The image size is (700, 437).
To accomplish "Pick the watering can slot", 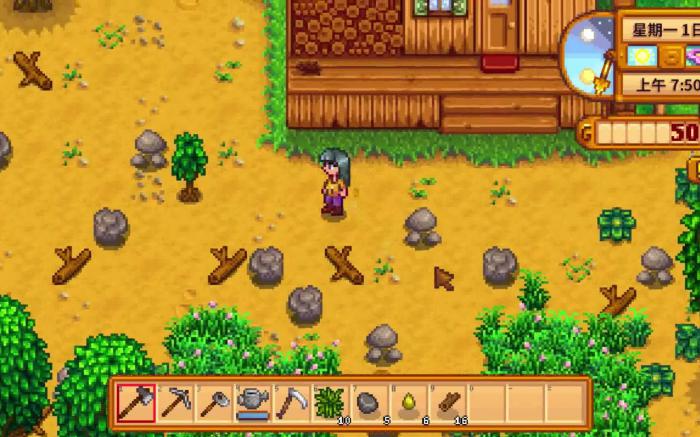I will tap(253, 403).
